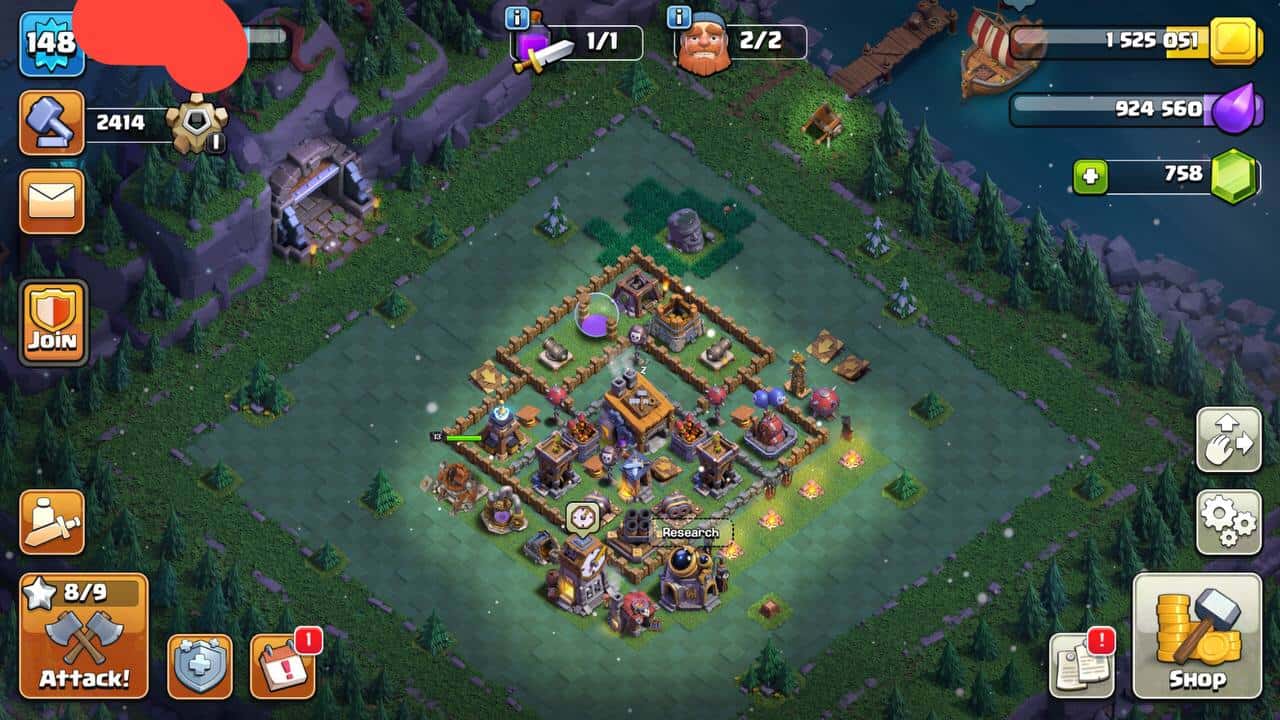
Task: View the trophy league hammer icon
Action: [x=51, y=123]
